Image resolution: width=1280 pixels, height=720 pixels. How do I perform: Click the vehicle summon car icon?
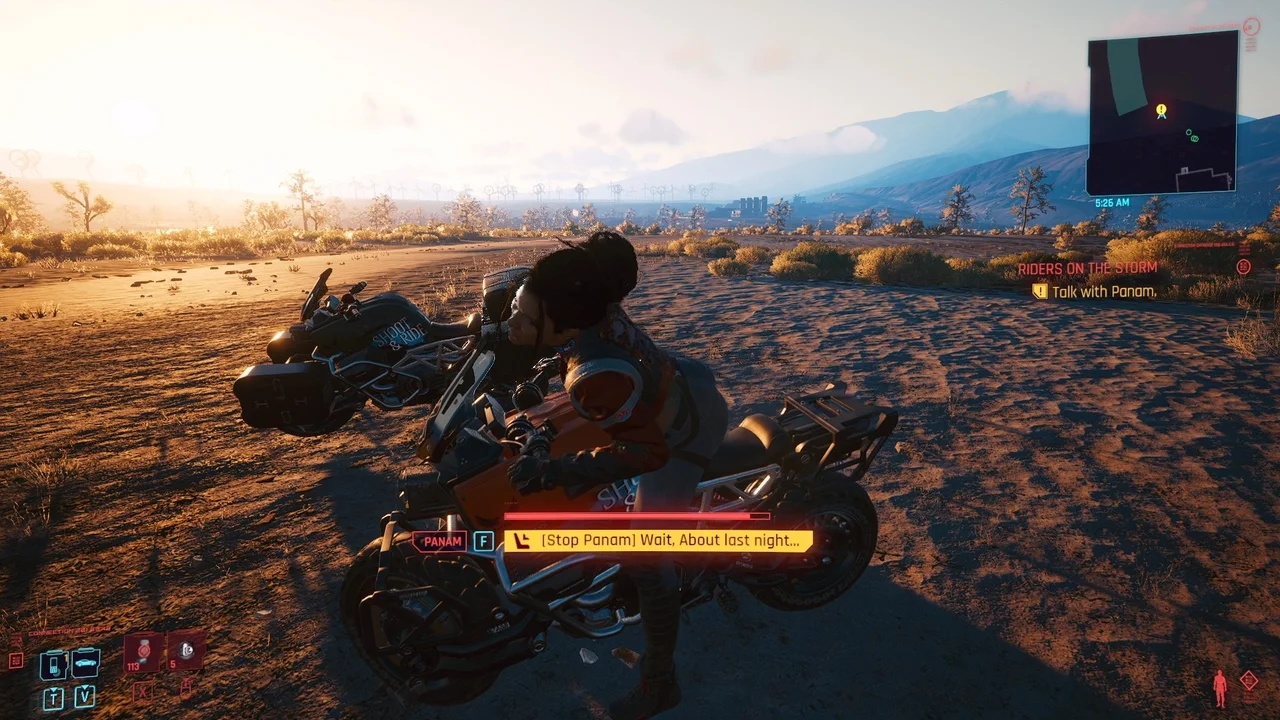84,661
